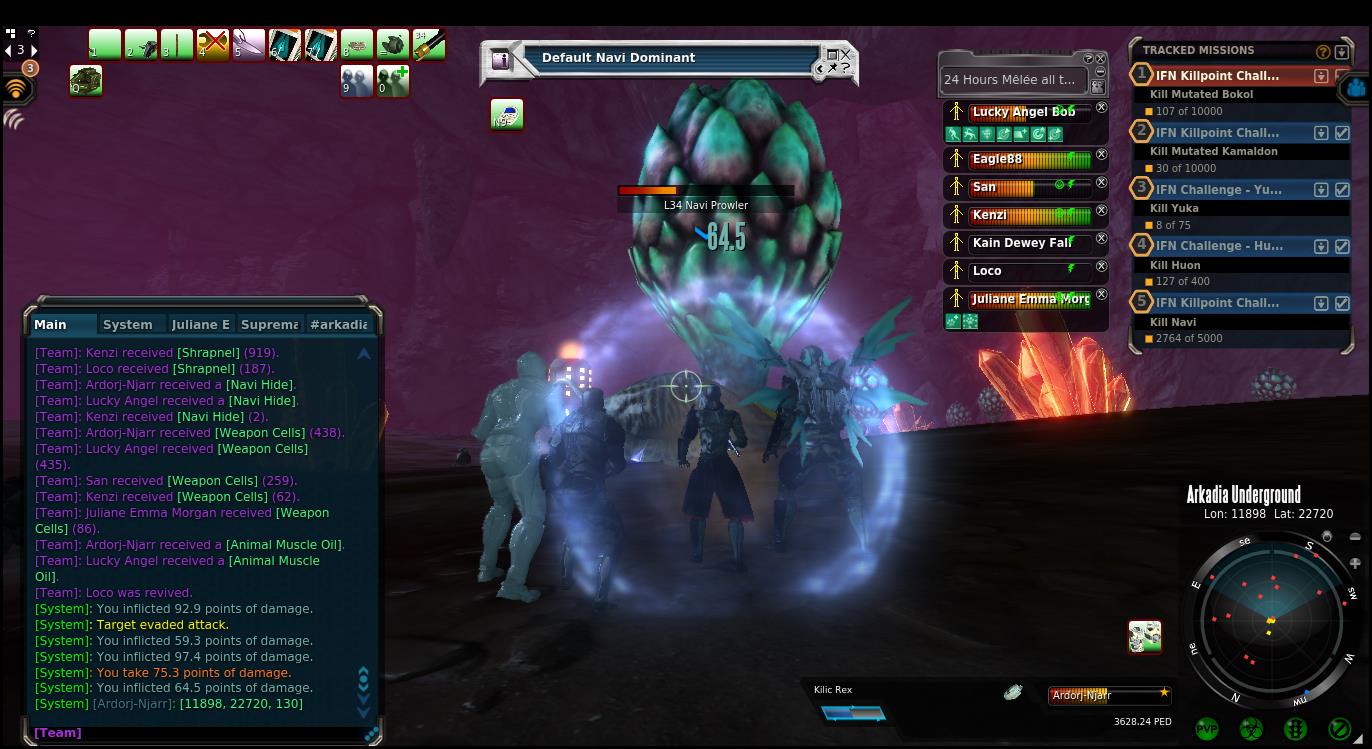Zoom in the radar with plus button
Viewport: 1372px width, 749px height.
(1355, 564)
